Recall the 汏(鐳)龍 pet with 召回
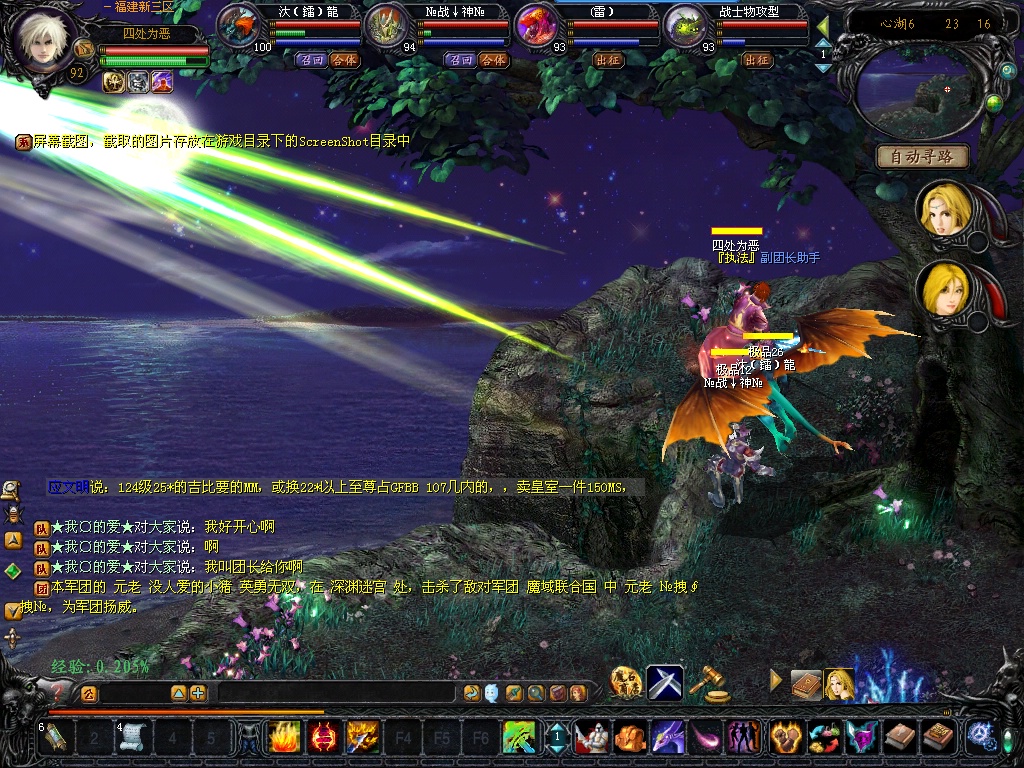The image size is (1024, 768). (310, 60)
